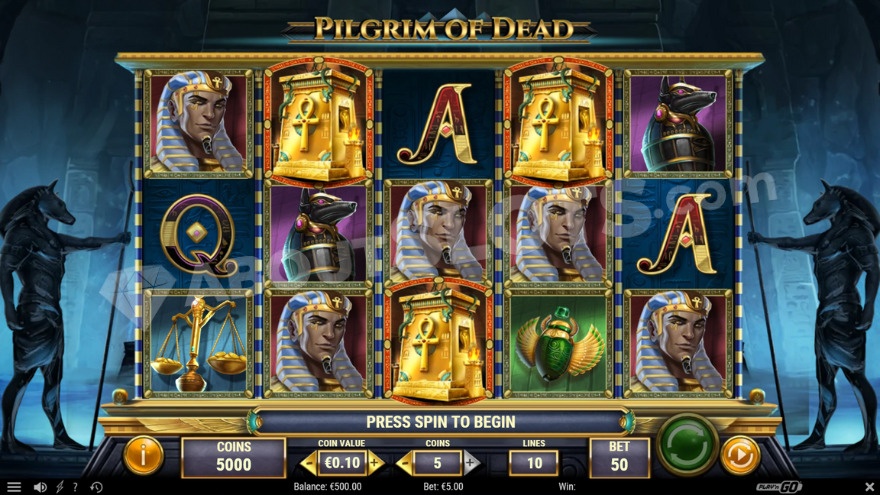Image resolution: width=880 pixels, height=495 pixels.
Task: Spin the reels with the green button
Action: tap(688, 443)
